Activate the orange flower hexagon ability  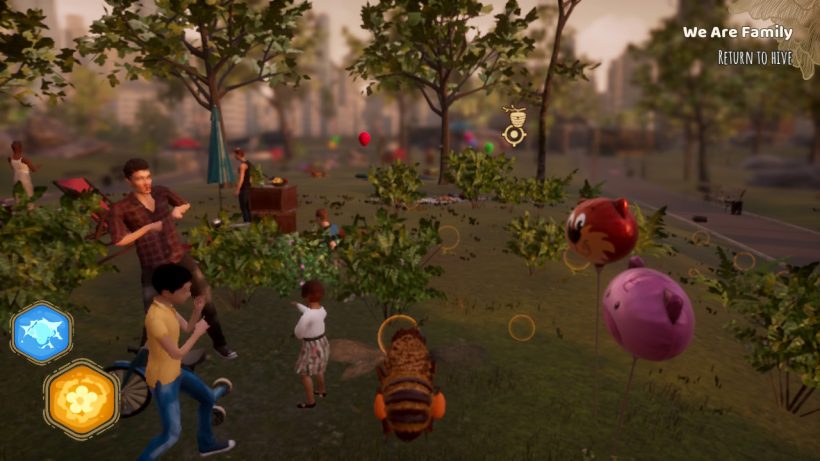coord(81,398)
